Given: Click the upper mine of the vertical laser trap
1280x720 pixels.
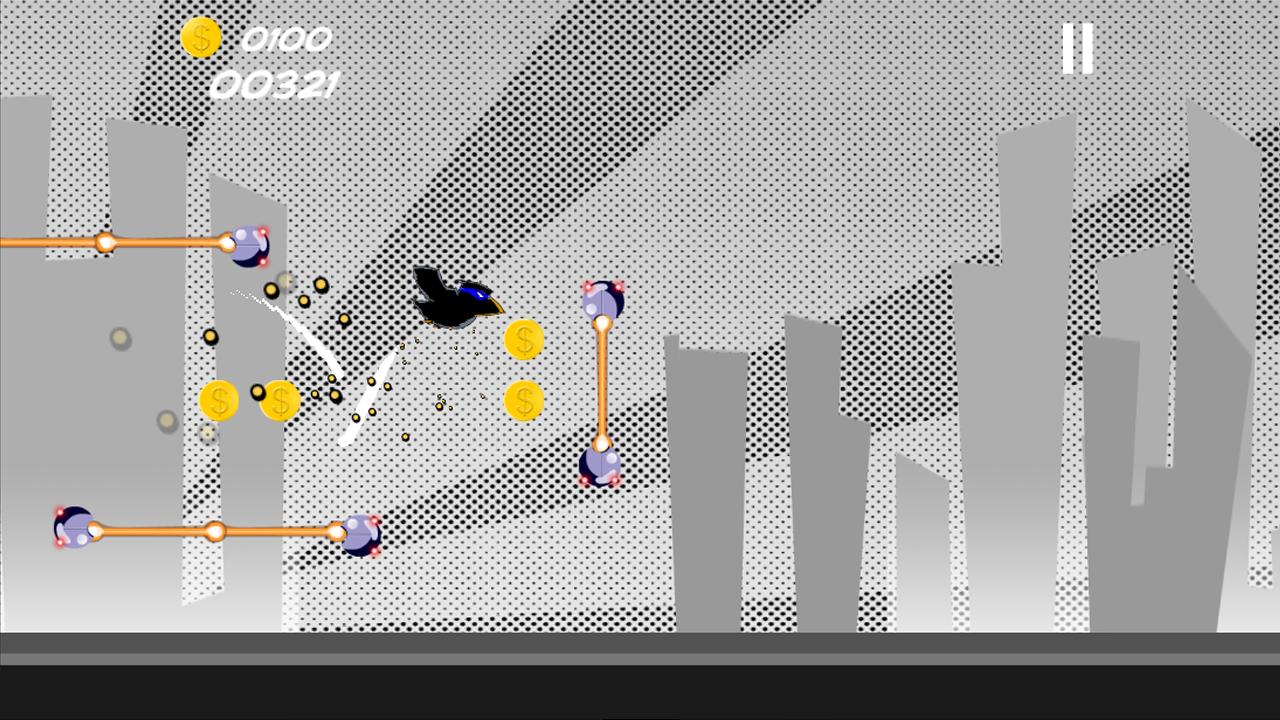Looking at the screenshot, I should (x=602, y=300).
